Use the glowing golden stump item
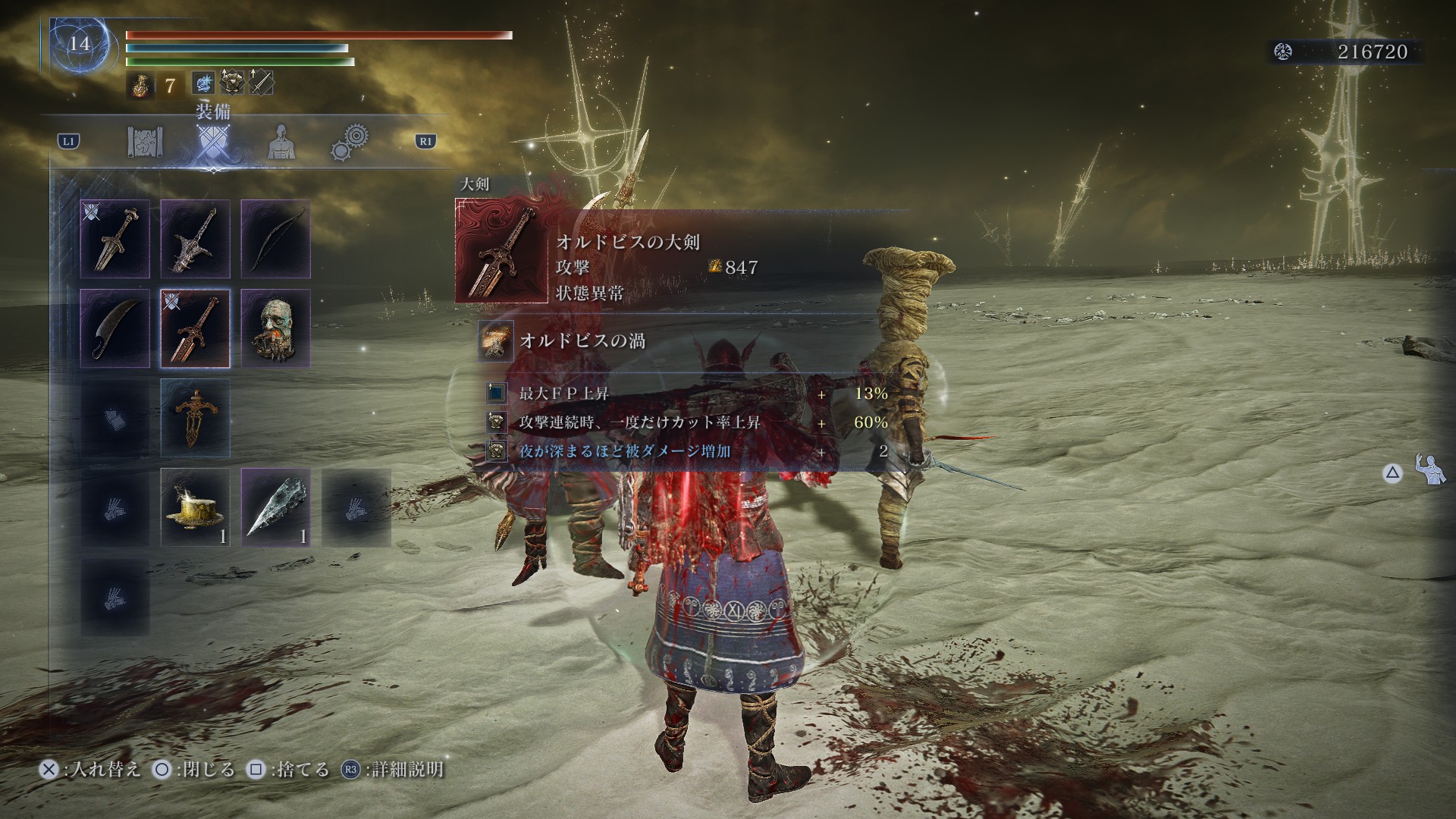This screenshot has width=1456, height=819. tap(195, 507)
